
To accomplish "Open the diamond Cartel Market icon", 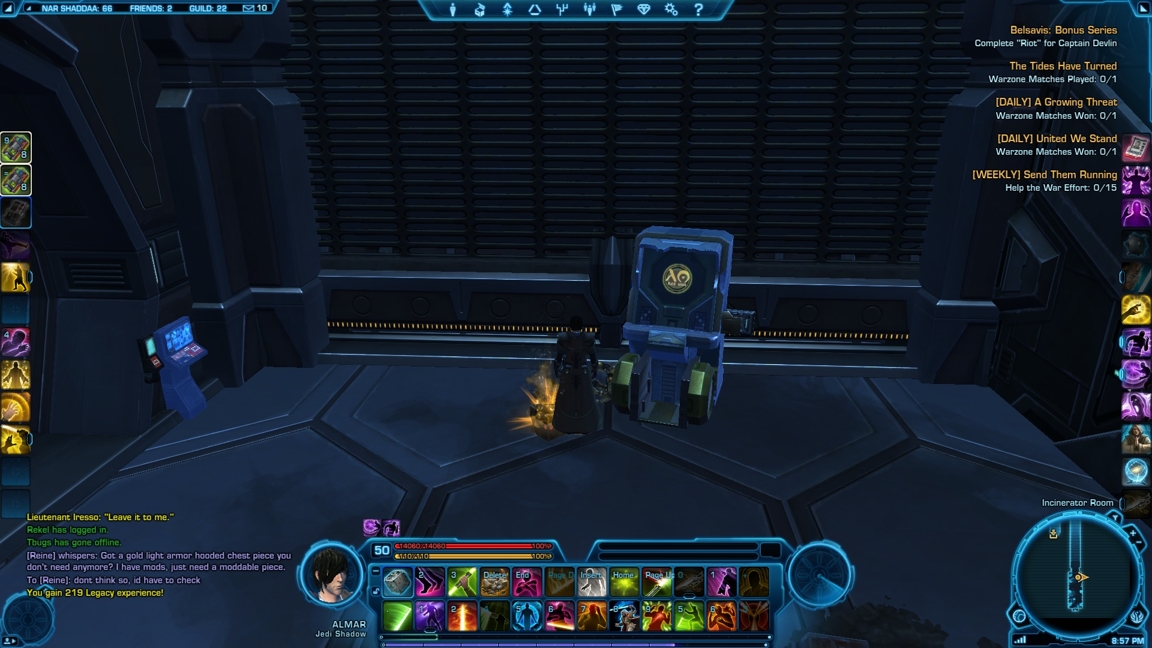I will (644, 10).
